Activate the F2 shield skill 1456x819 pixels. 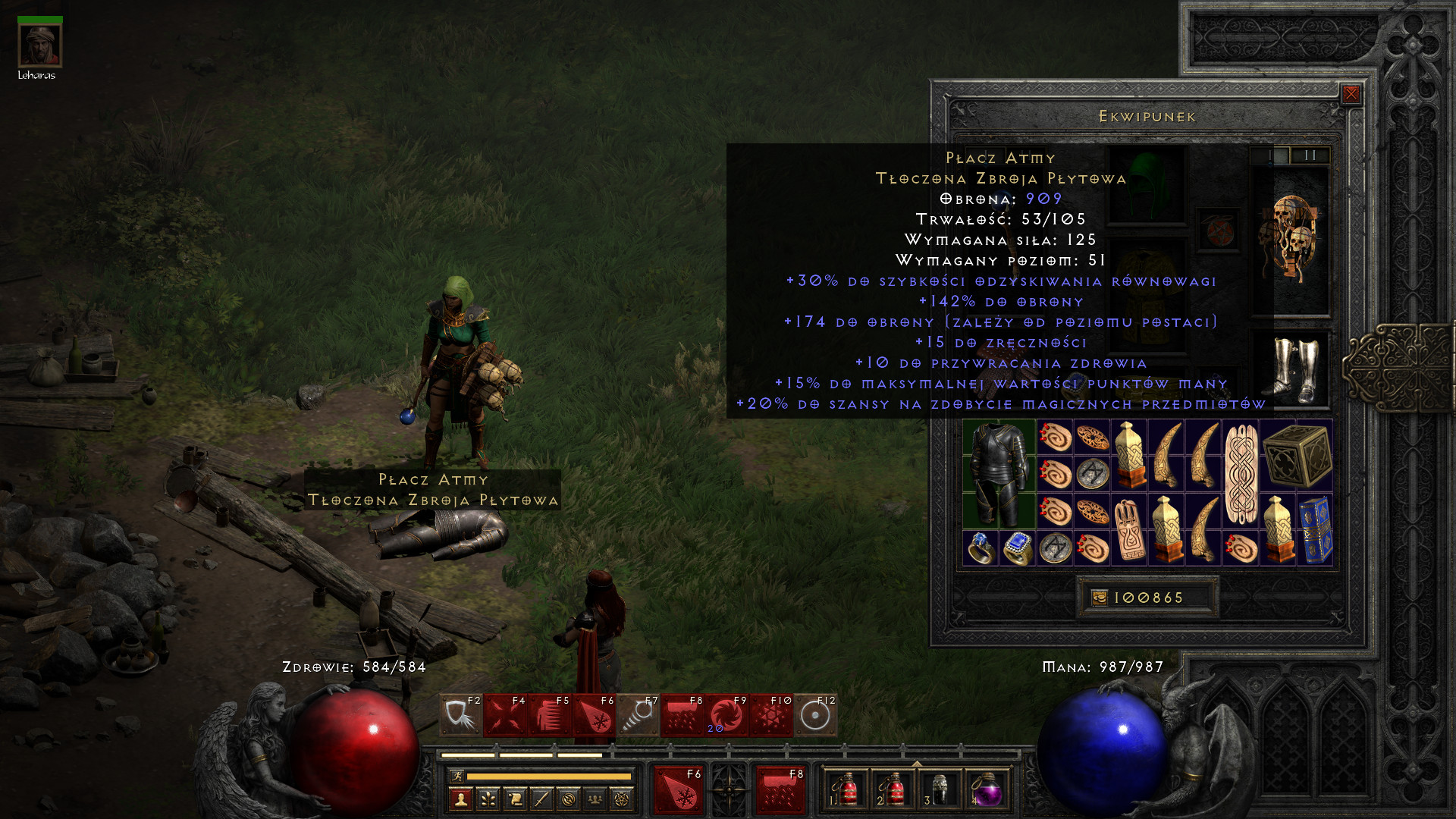460,716
